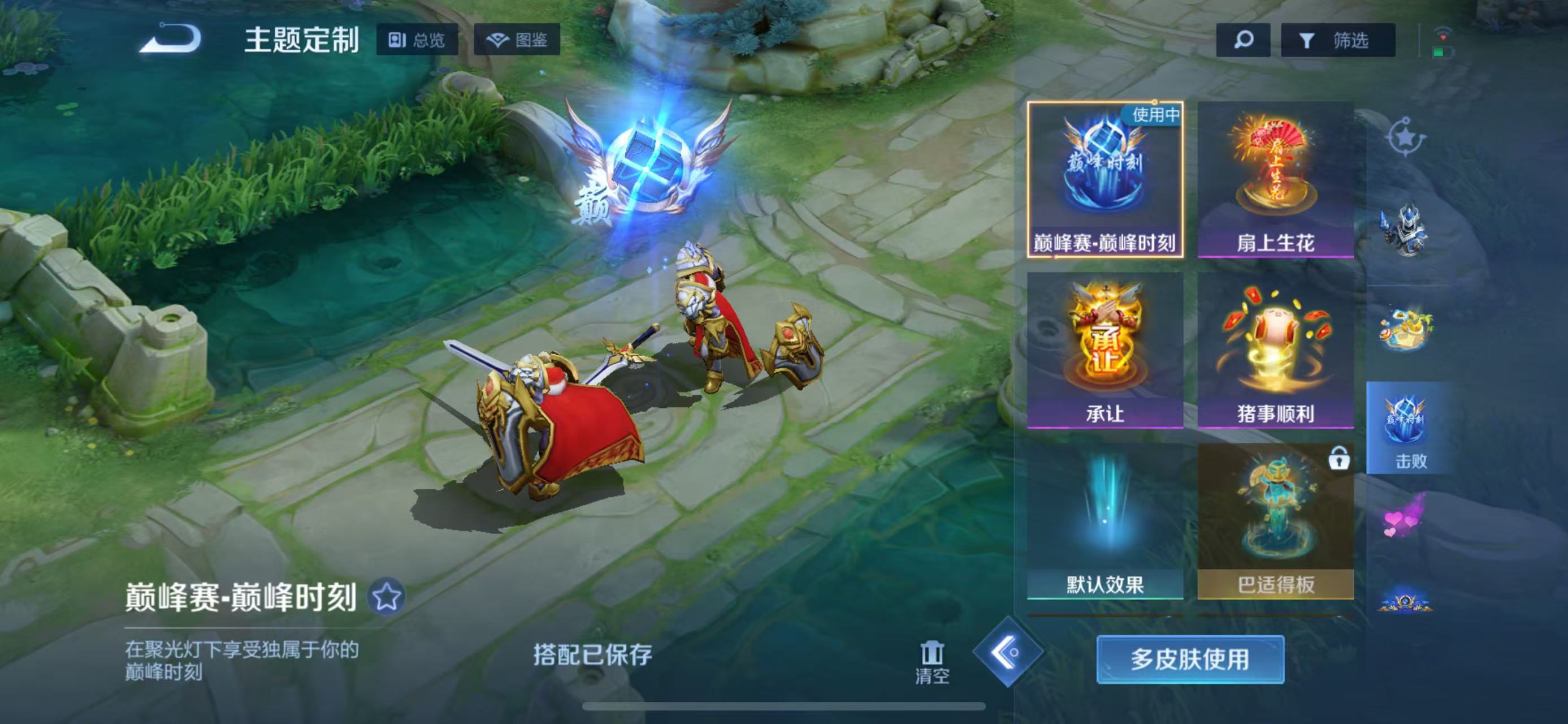The image size is (1568, 724).
Task: Switch to the 总览 tab
Action: coord(418,41)
